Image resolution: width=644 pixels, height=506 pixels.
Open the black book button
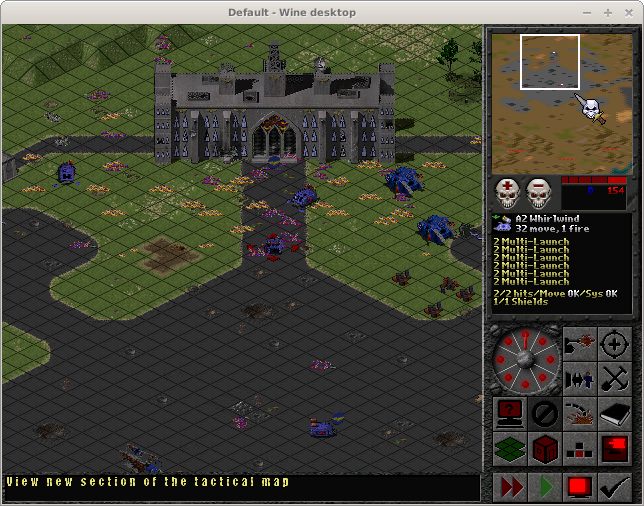click(x=614, y=412)
